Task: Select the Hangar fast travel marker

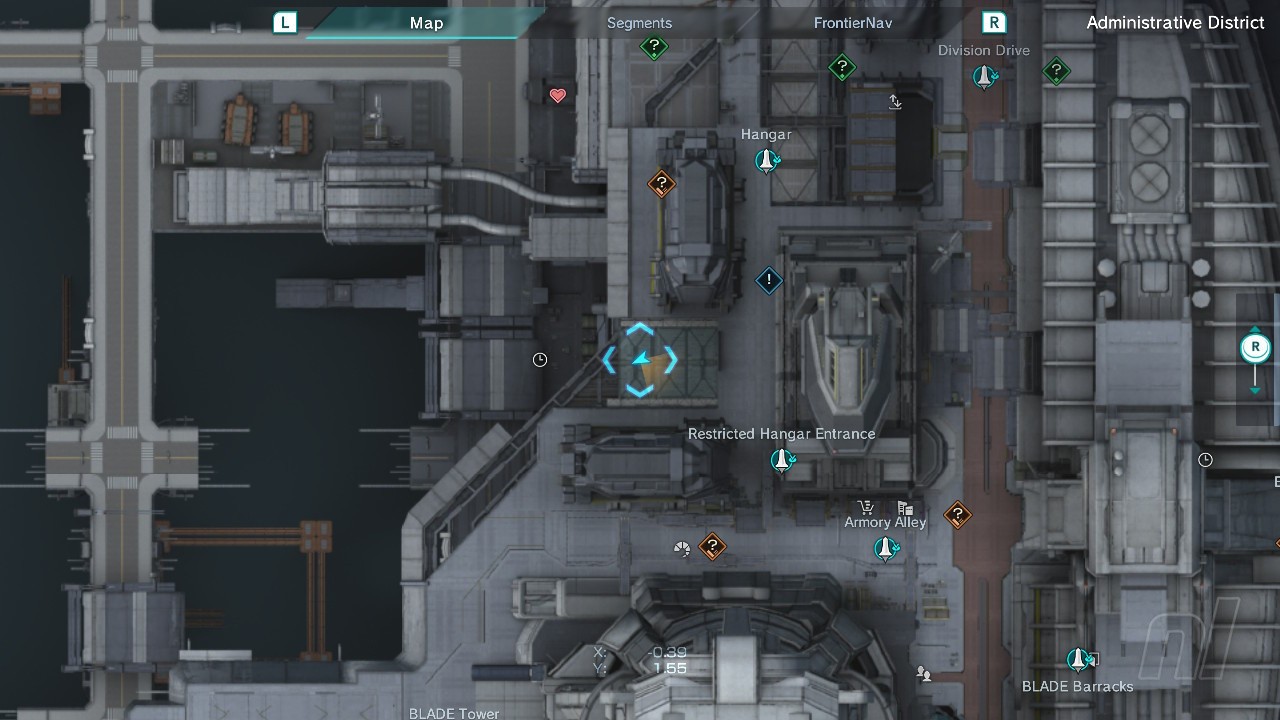Action: pos(767,160)
